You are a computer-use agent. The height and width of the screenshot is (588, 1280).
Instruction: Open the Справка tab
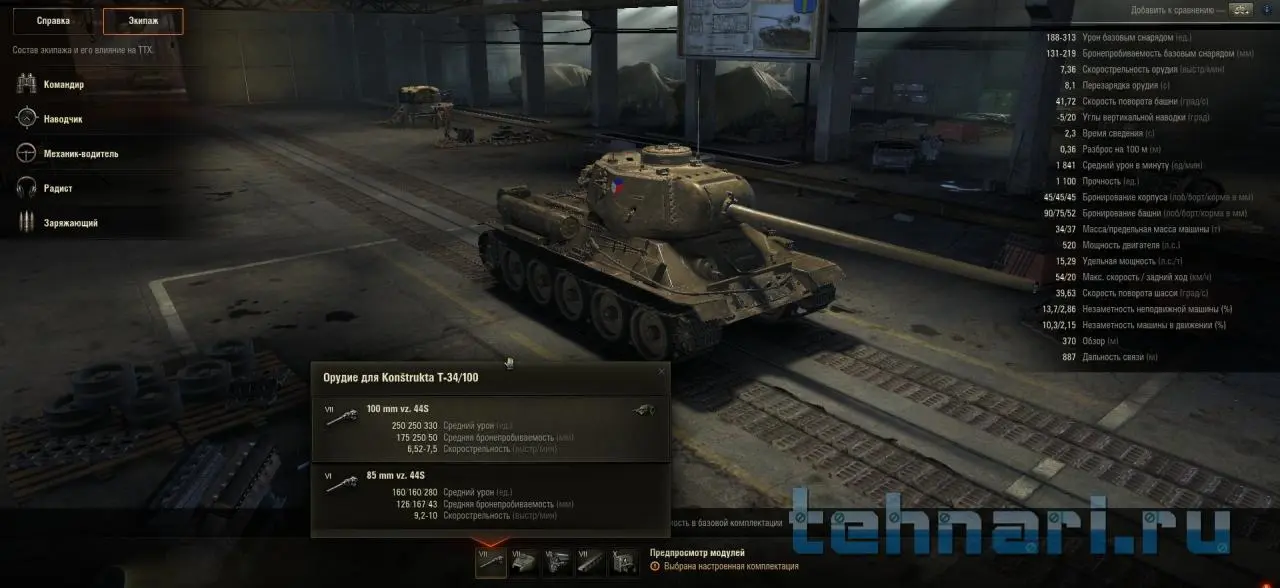point(53,21)
